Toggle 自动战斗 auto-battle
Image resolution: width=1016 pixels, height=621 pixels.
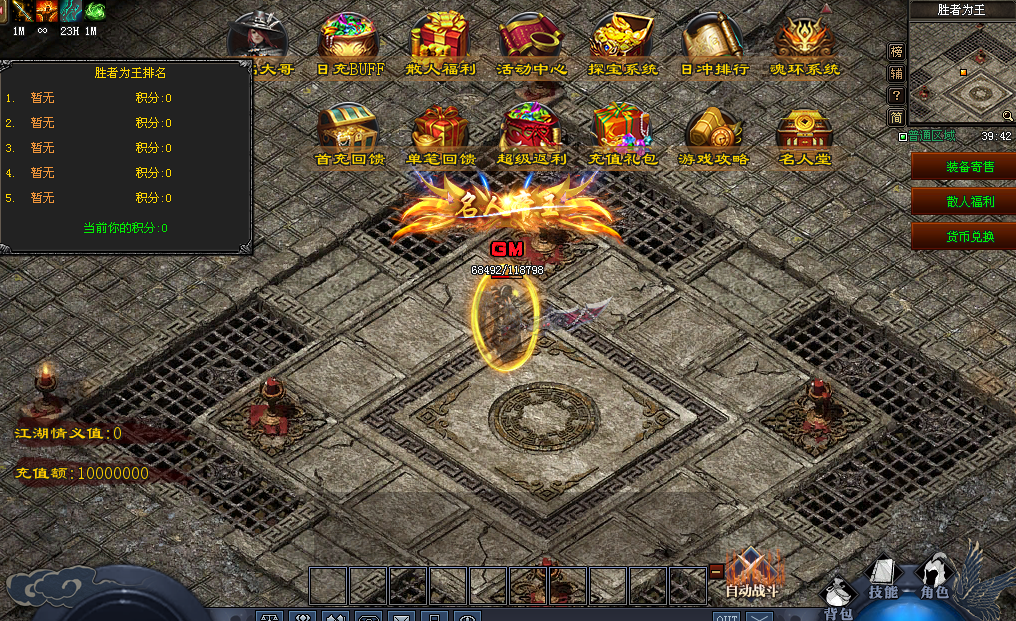tap(751, 575)
